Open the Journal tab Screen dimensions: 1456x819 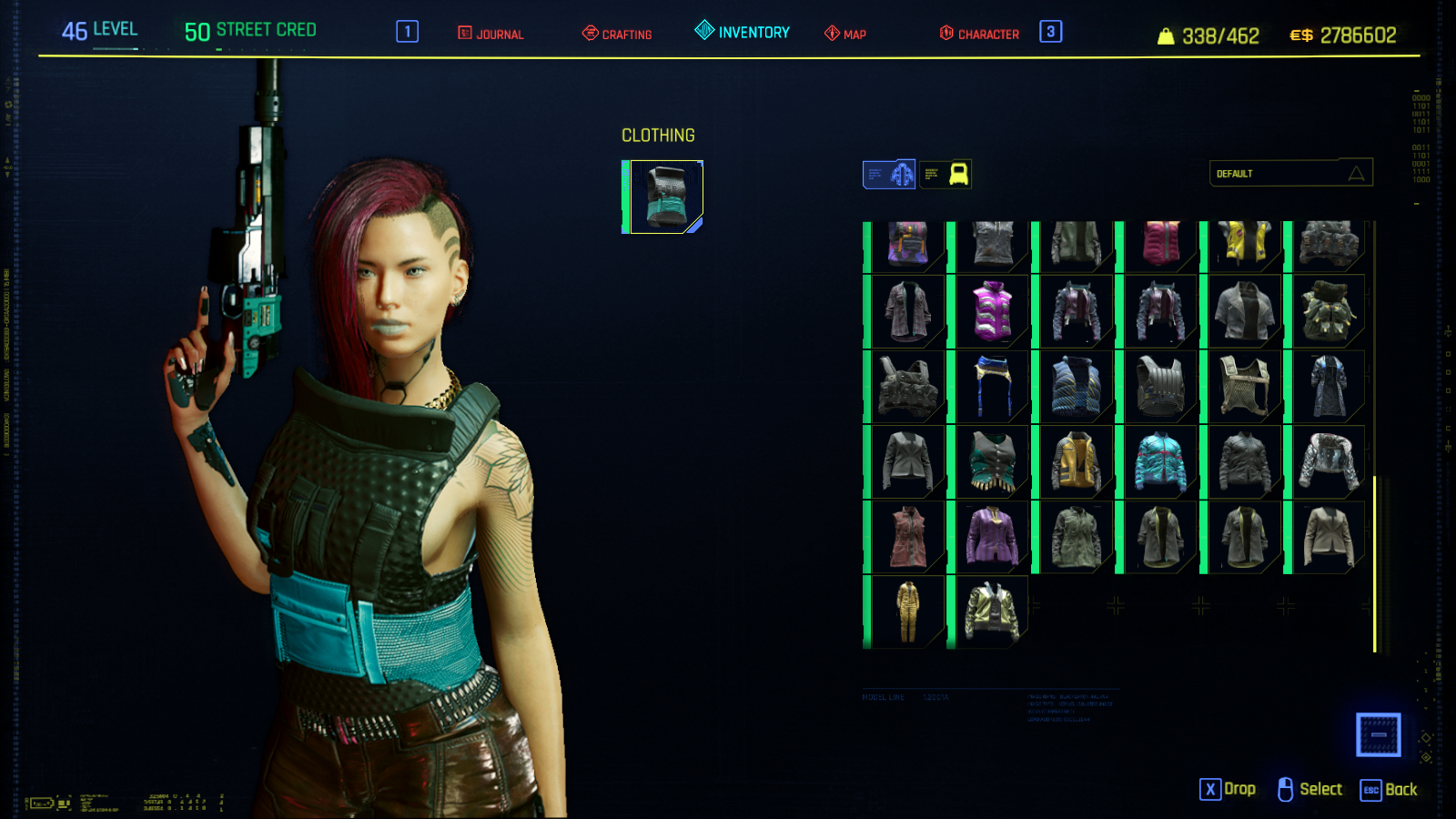[490, 34]
